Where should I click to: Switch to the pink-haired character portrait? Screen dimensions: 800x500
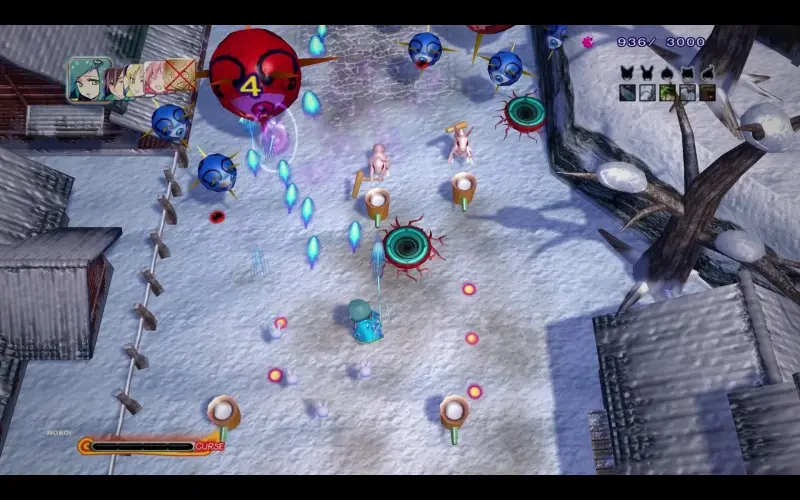pos(155,78)
